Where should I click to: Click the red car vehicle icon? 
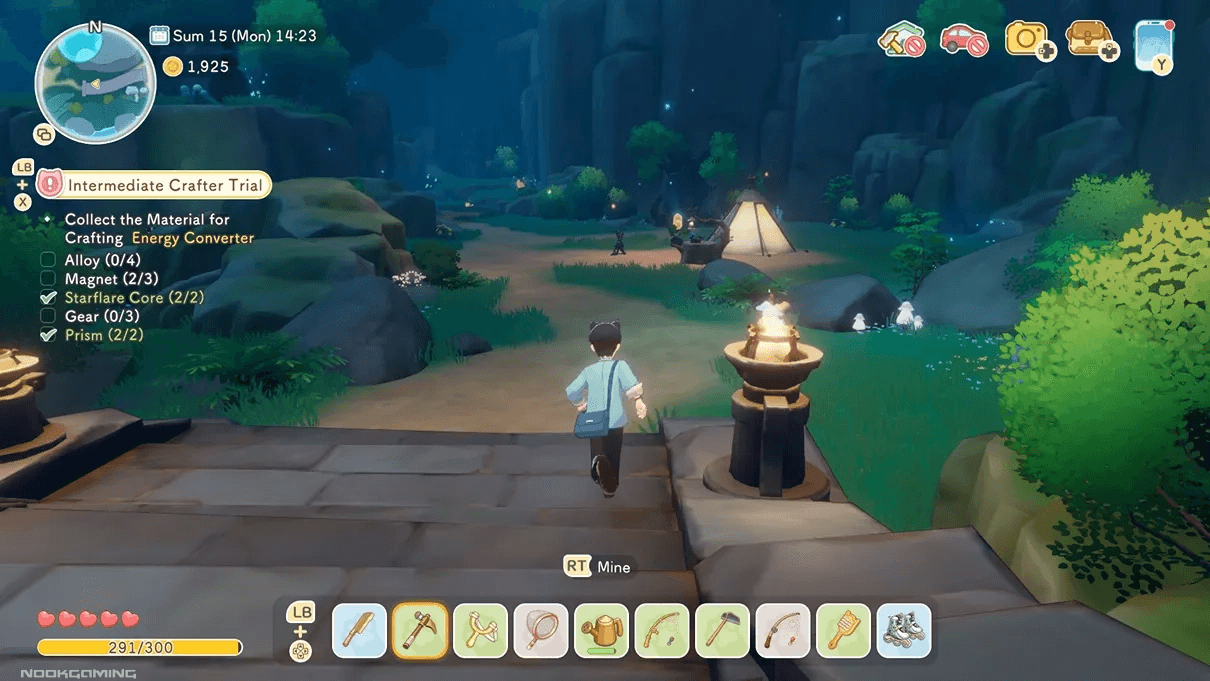click(x=963, y=40)
